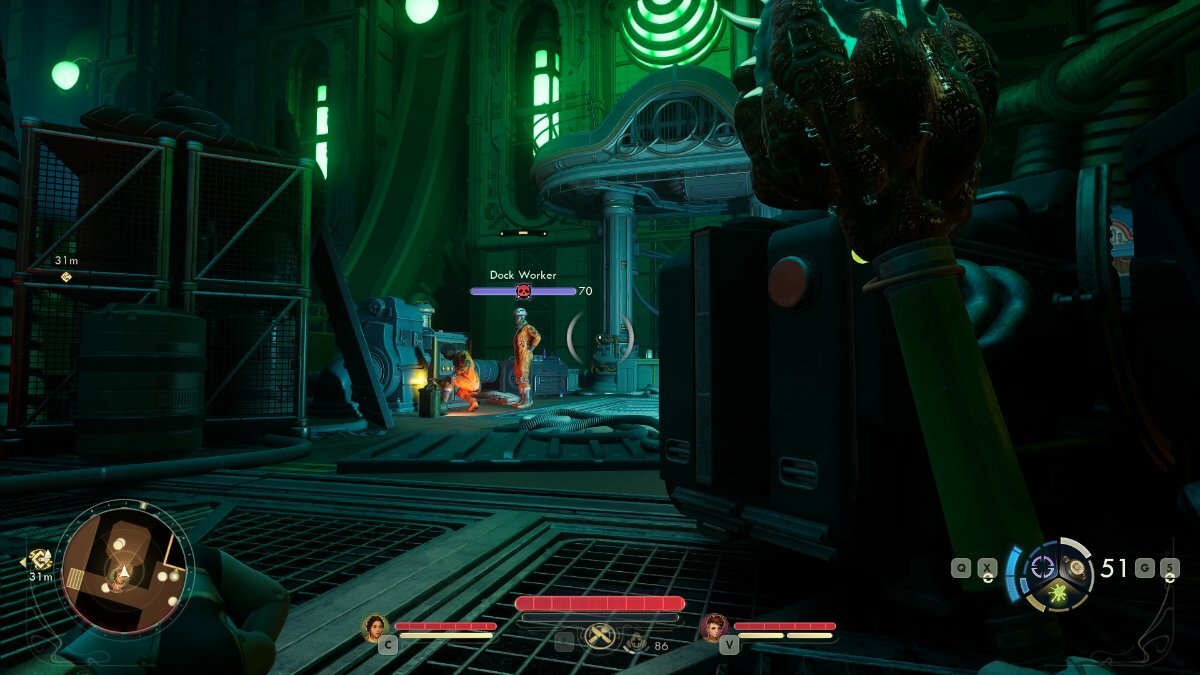Click the crossed tools icon below the health bar

tap(600, 636)
